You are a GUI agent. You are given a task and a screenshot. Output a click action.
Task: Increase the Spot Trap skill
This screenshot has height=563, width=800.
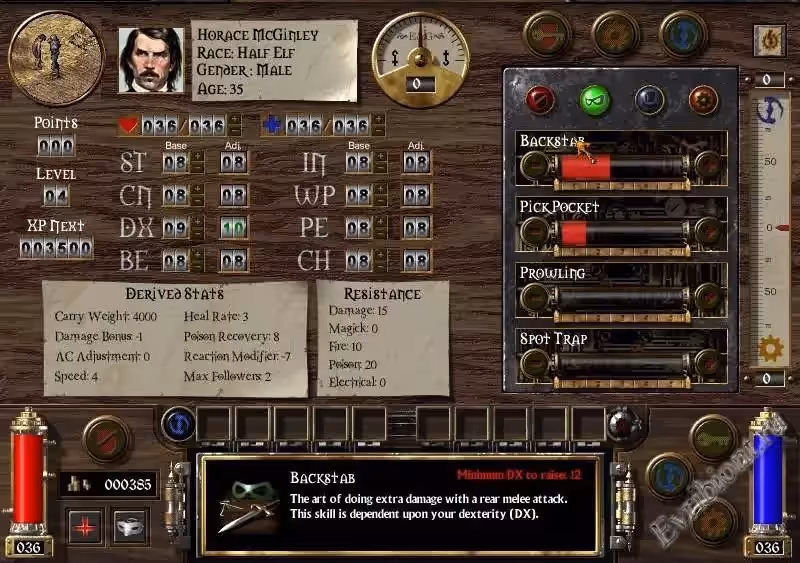[x=708, y=363]
